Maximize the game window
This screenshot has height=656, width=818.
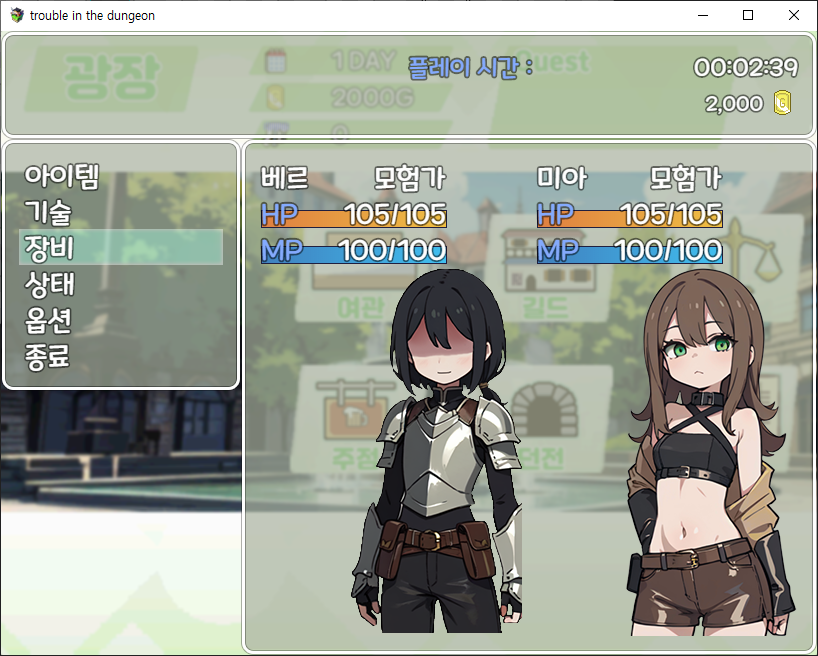[x=748, y=15]
